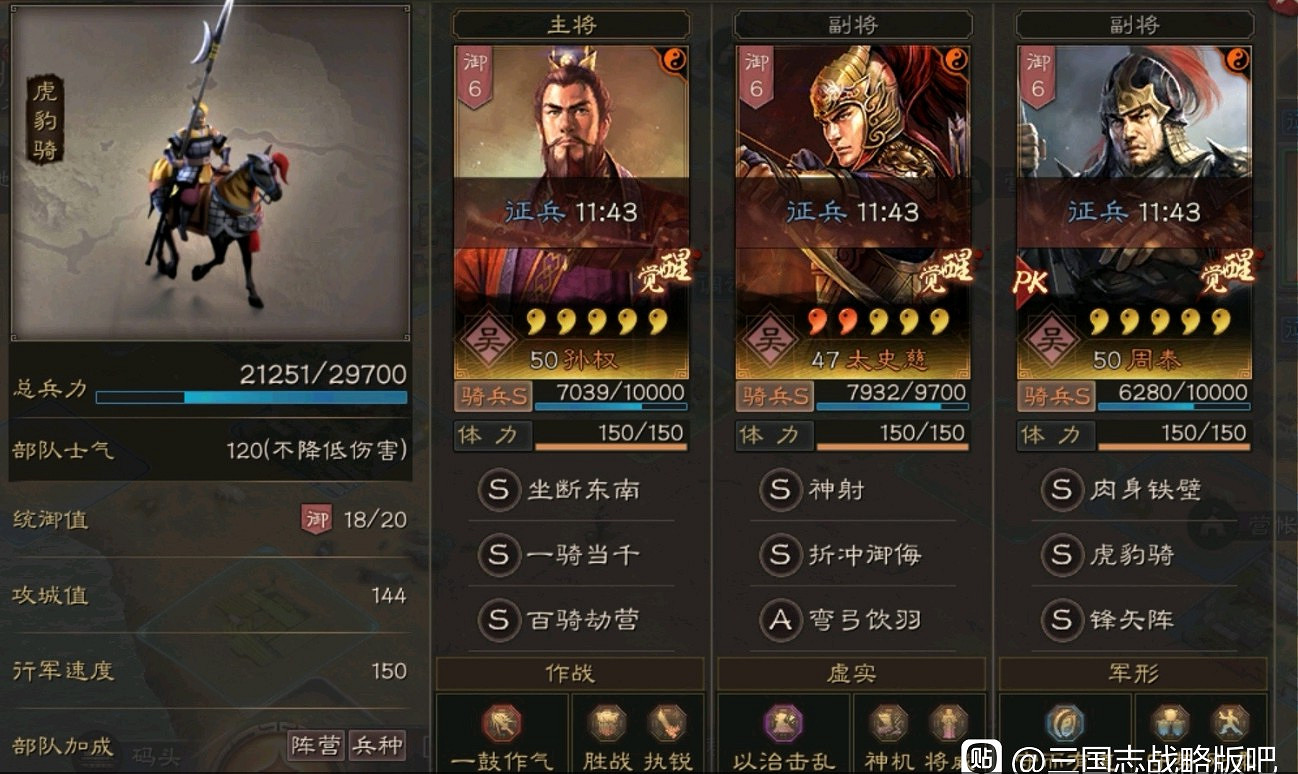The image size is (1298, 774).
Task: Tap the 征兵 11:43 recruitment timer on 孙权
Action: coord(571,212)
